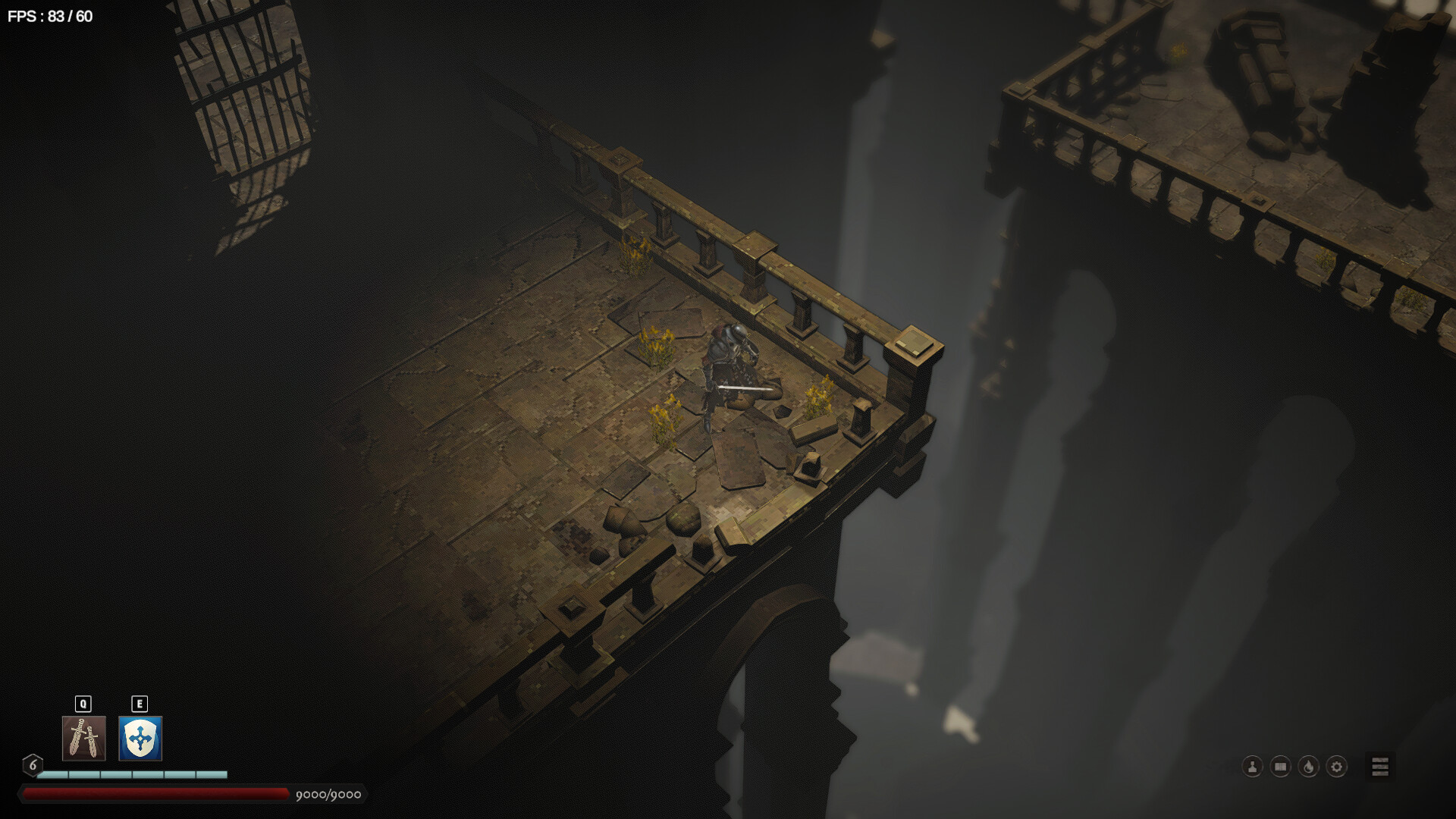Select the flame skills icon
Viewport: 1456px width, 819px height.
point(1308,767)
